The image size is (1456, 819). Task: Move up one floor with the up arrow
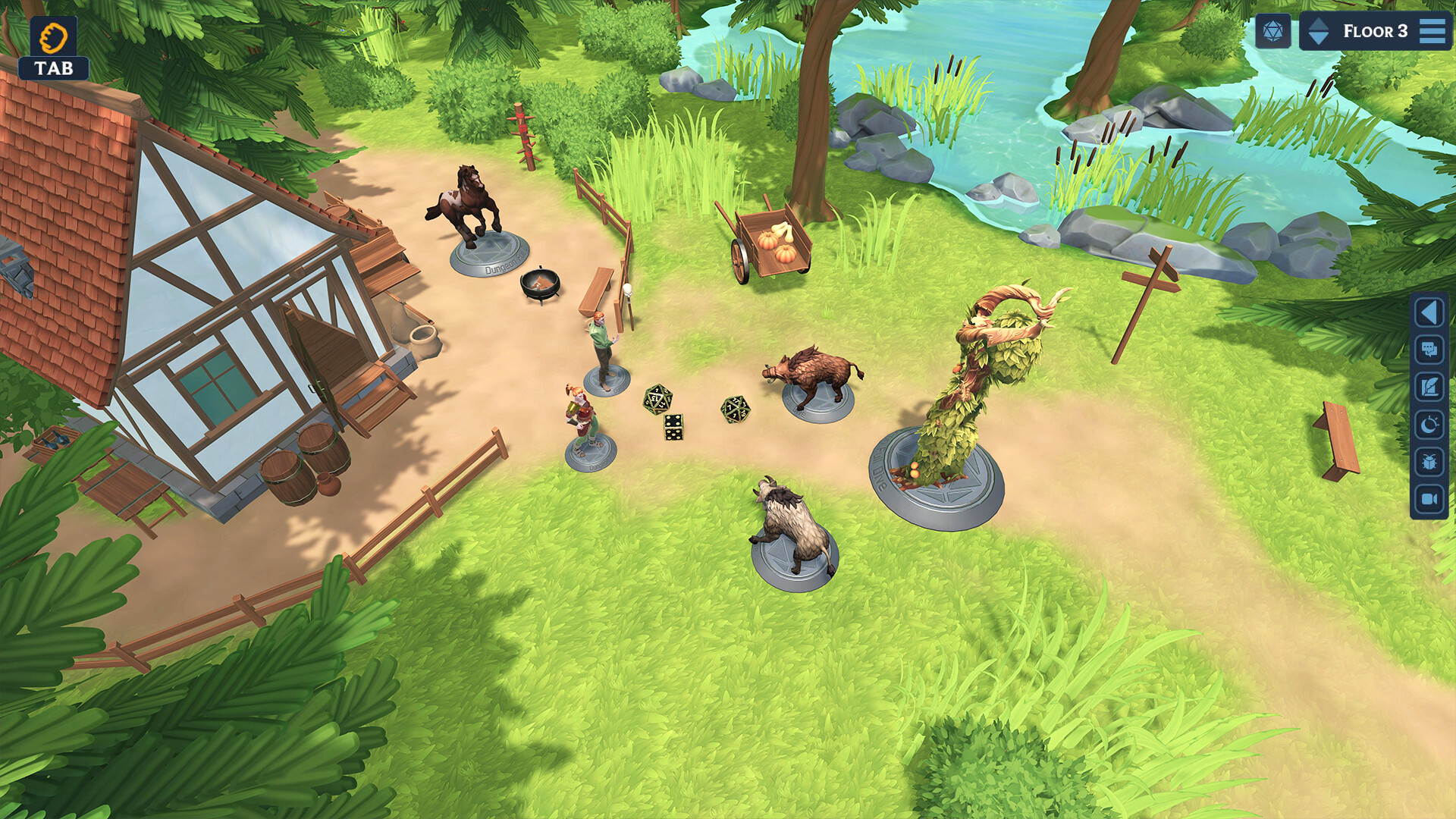tap(1319, 23)
